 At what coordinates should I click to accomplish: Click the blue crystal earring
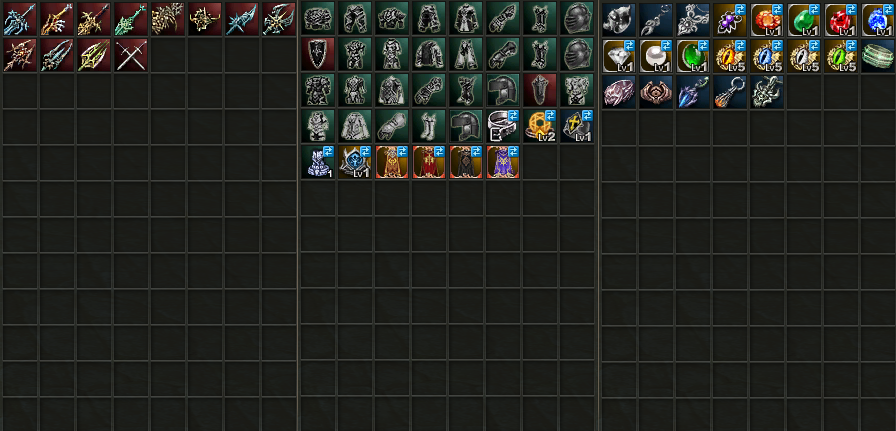[x=693, y=93]
